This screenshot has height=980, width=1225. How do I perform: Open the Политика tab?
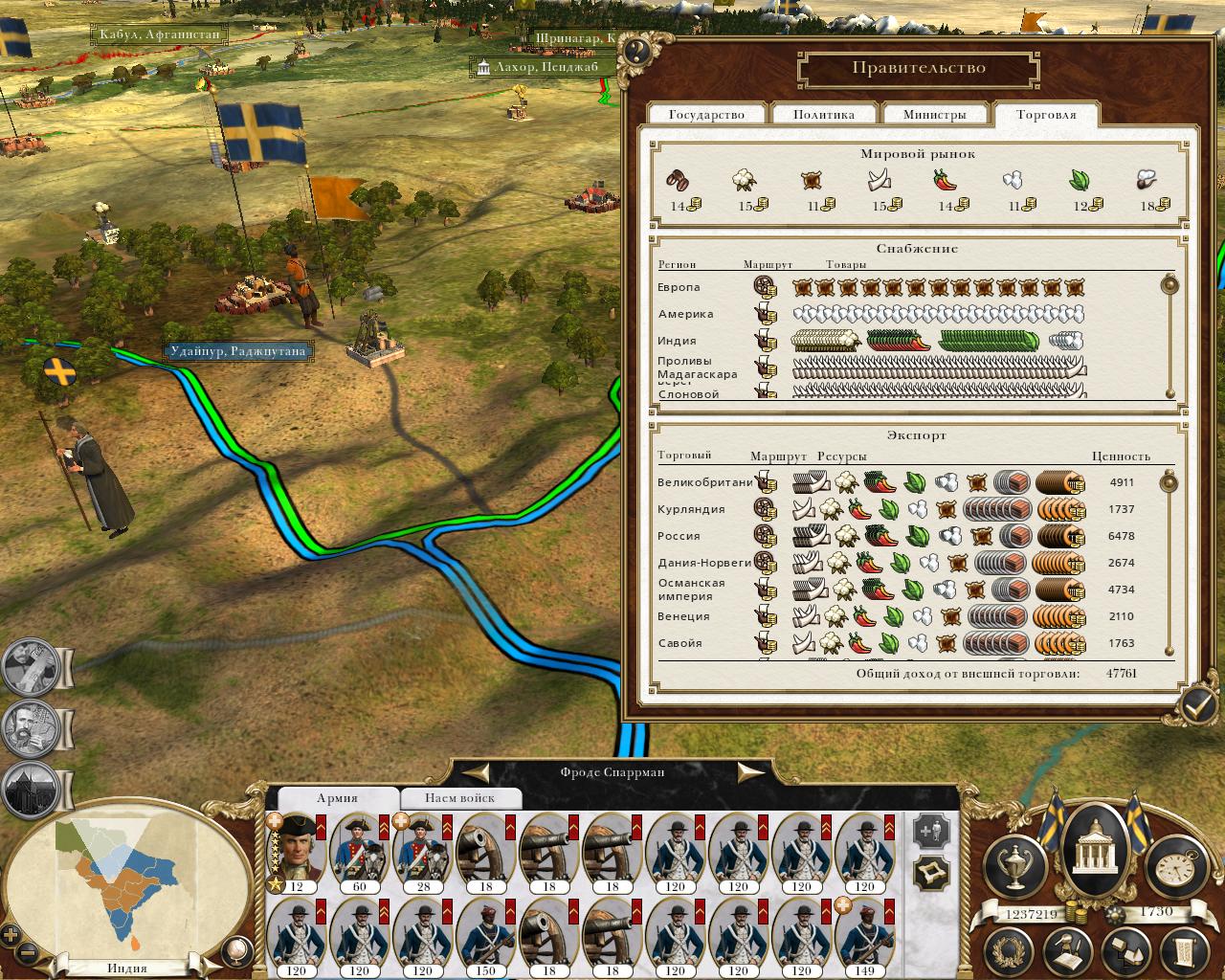click(x=823, y=115)
